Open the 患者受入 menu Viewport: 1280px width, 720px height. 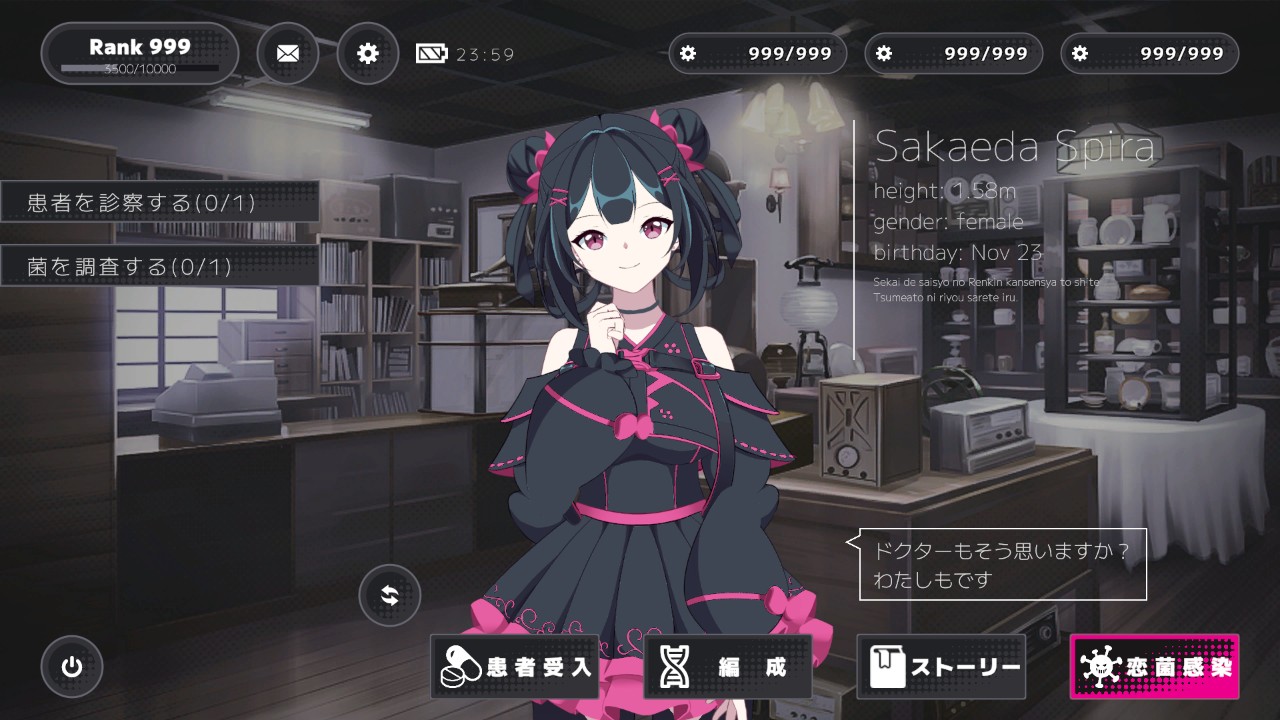515,667
